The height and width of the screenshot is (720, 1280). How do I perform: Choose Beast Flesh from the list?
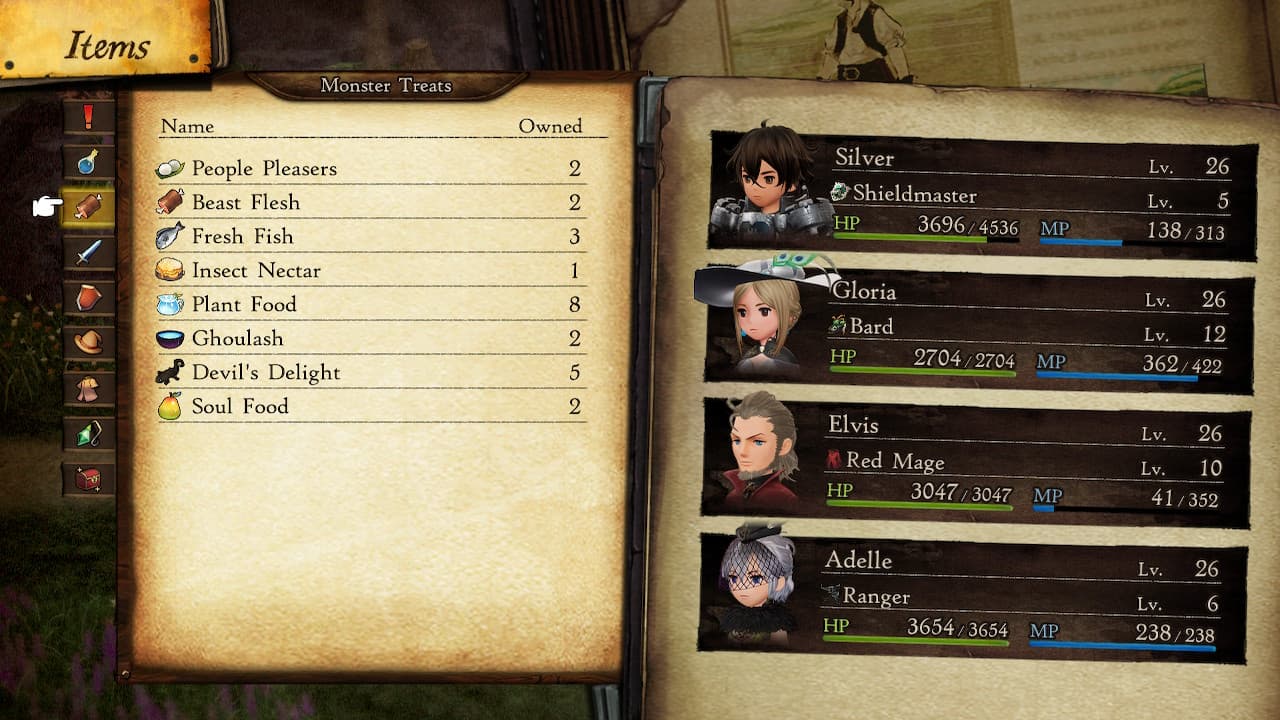point(370,202)
